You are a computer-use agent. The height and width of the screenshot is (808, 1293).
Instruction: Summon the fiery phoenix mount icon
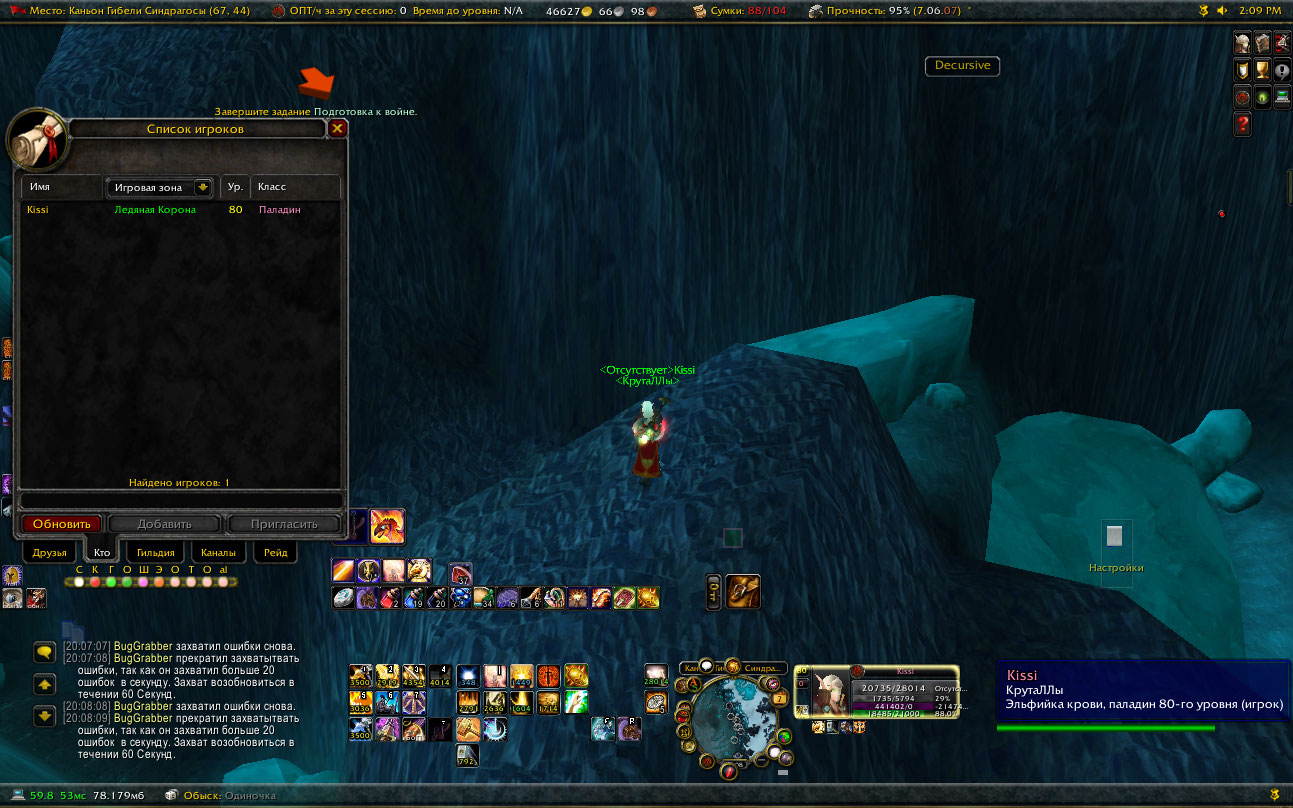[x=387, y=525]
